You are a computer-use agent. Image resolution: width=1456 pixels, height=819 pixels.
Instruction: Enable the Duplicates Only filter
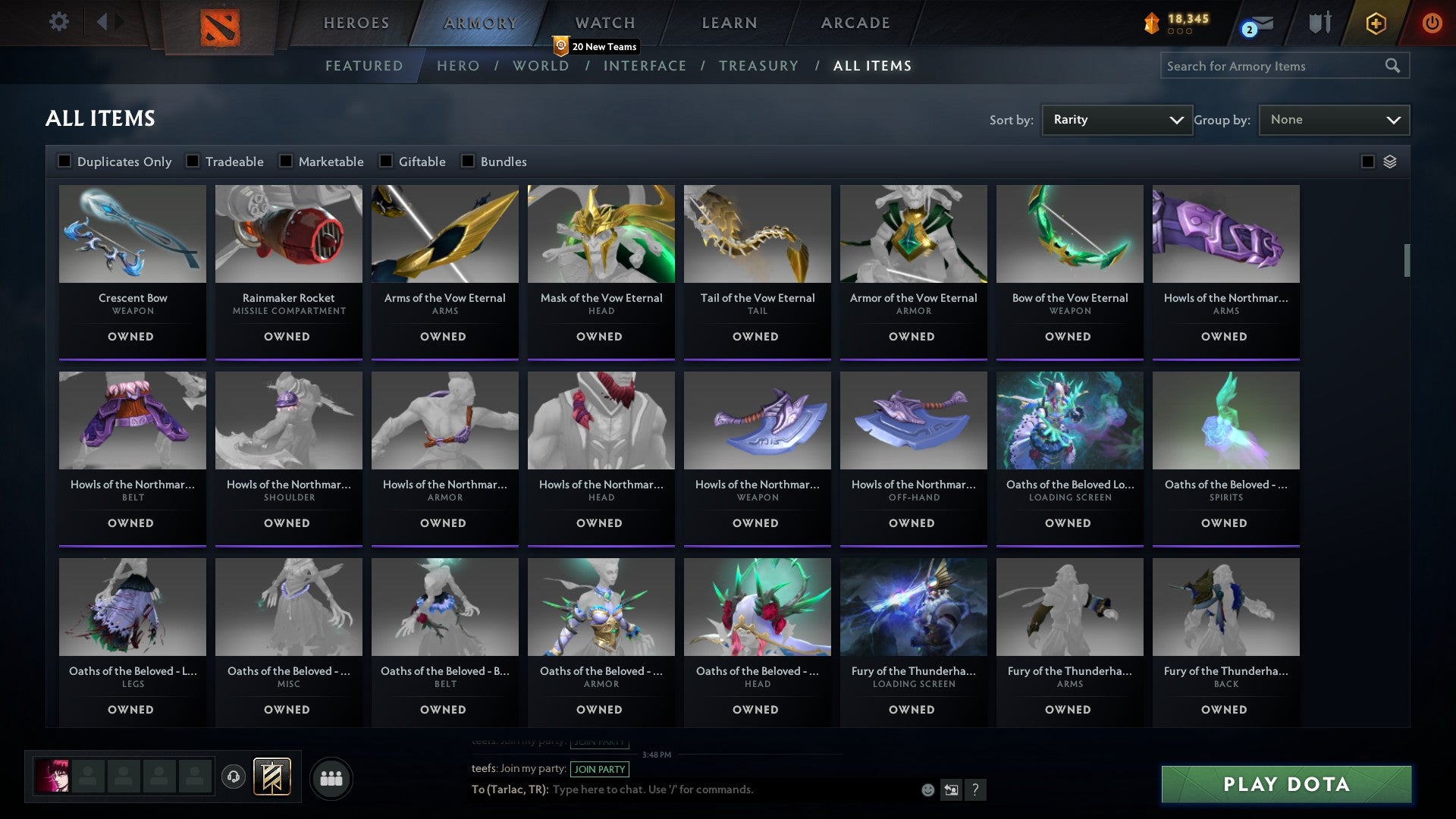pyautogui.click(x=64, y=161)
